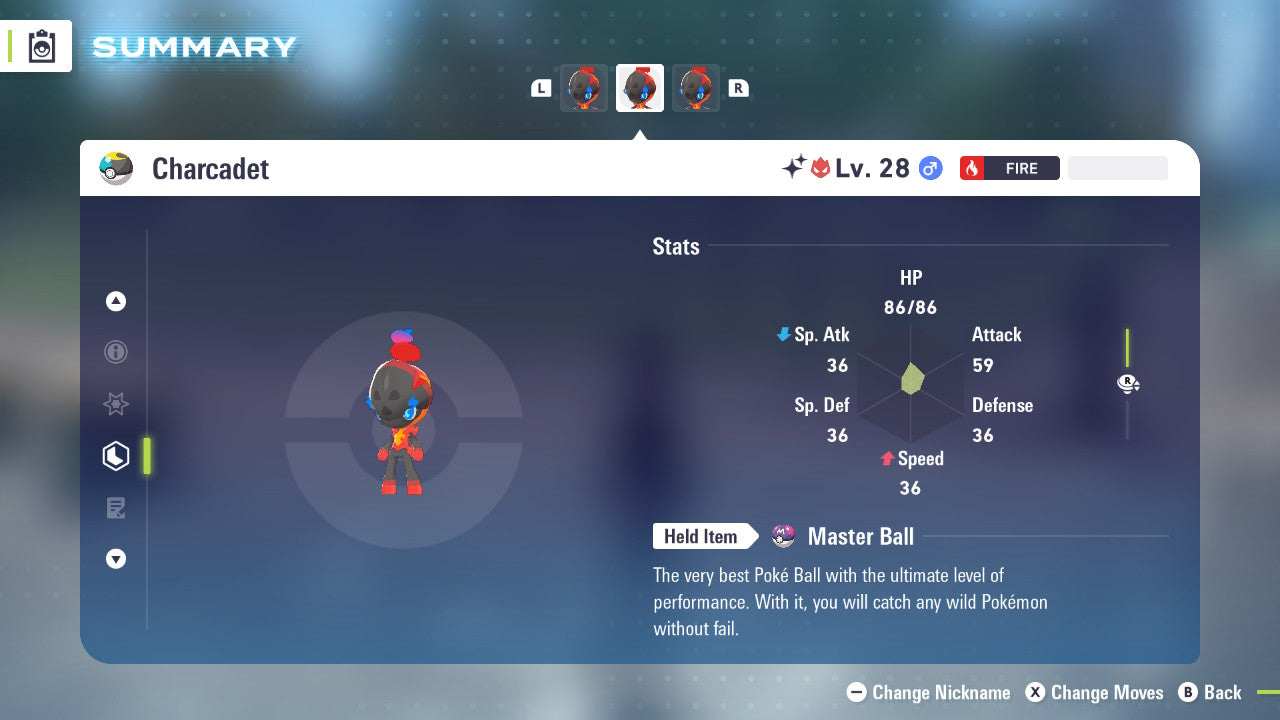The height and width of the screenshot is (720, 1280).
Task: Click the male gender symbol
Action: coord(930,168)
